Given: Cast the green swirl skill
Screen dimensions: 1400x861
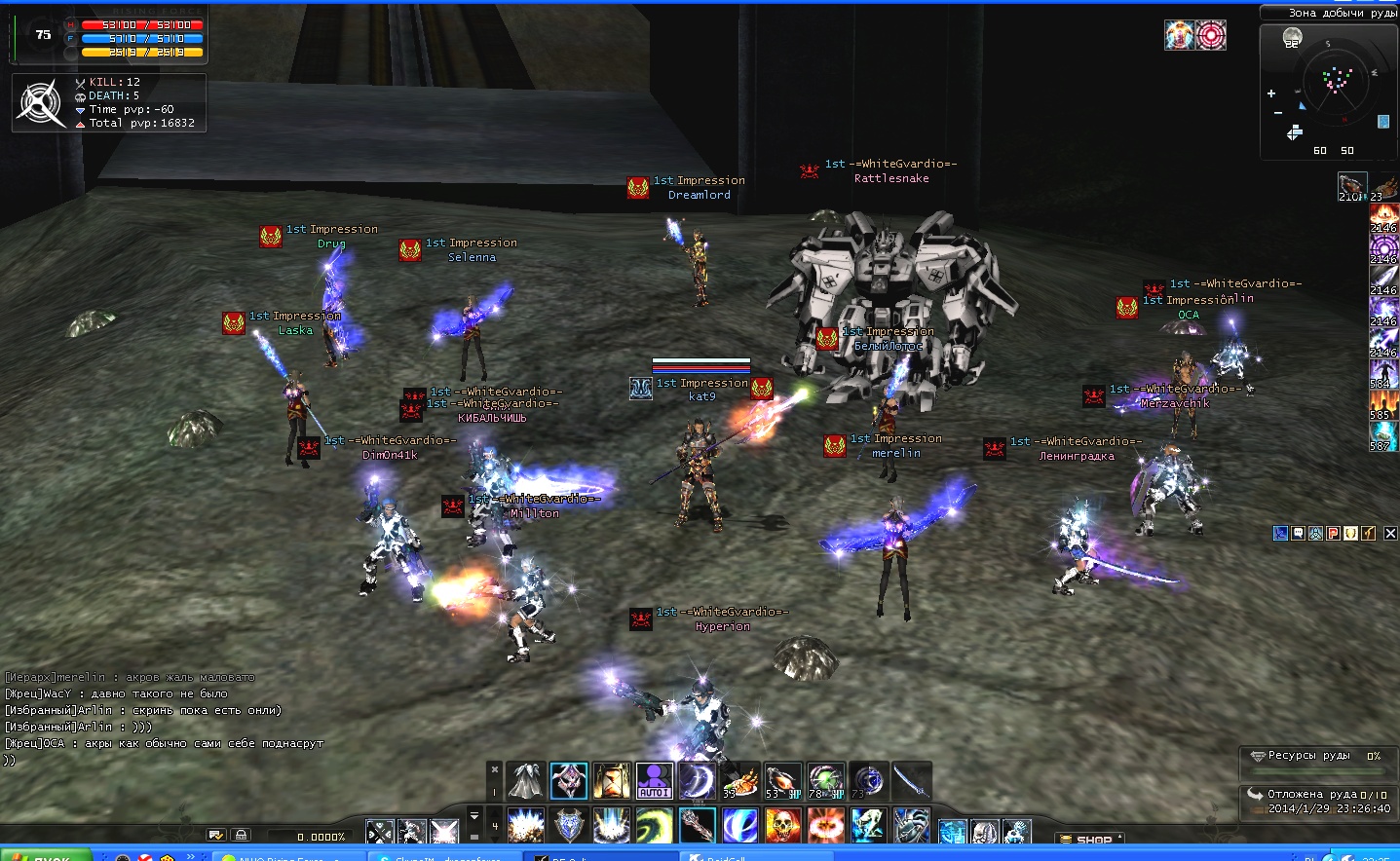Looking at the screenshot, I should 654,826.
